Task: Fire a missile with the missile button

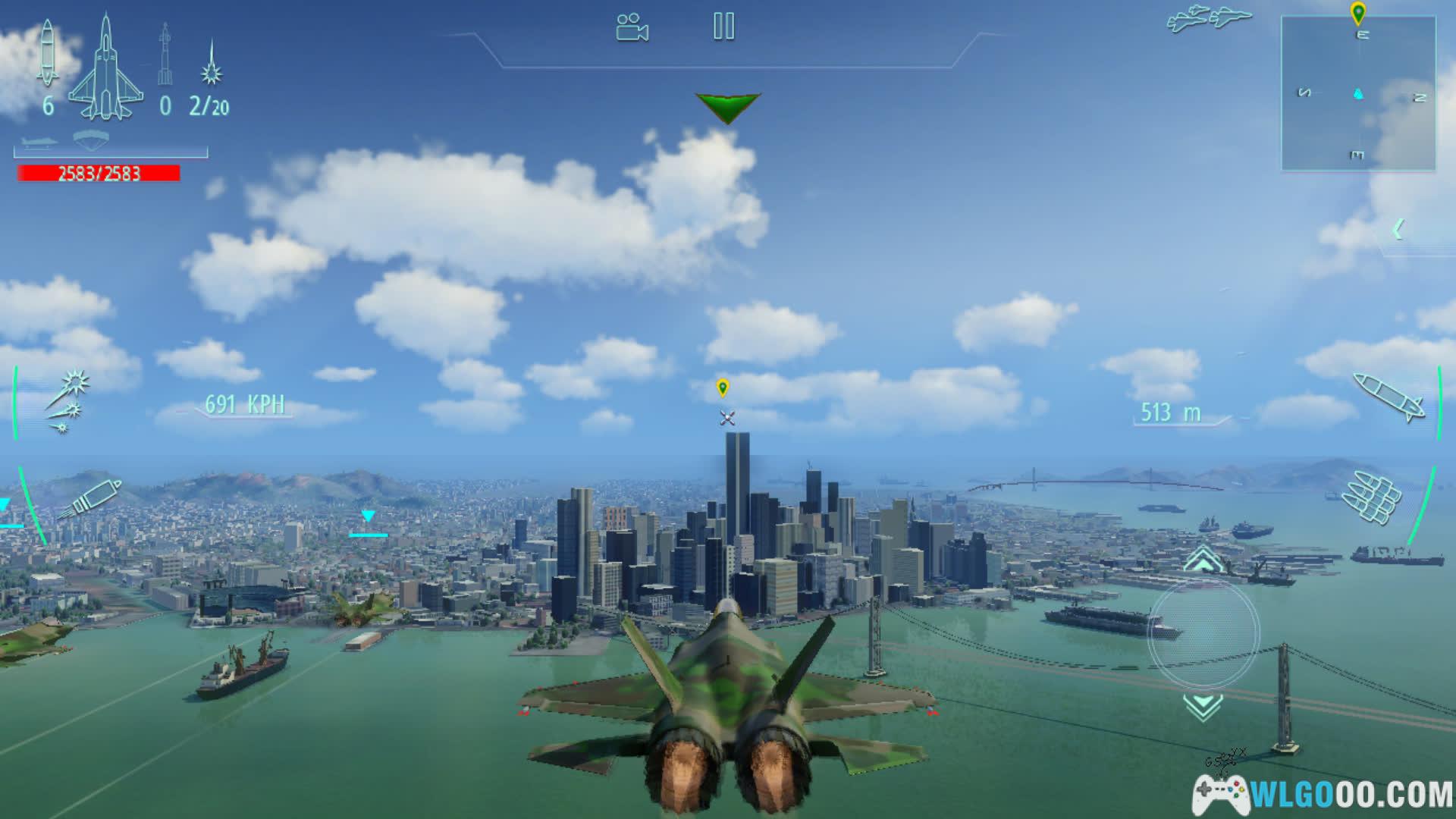Action: [x=1389, y=397]
